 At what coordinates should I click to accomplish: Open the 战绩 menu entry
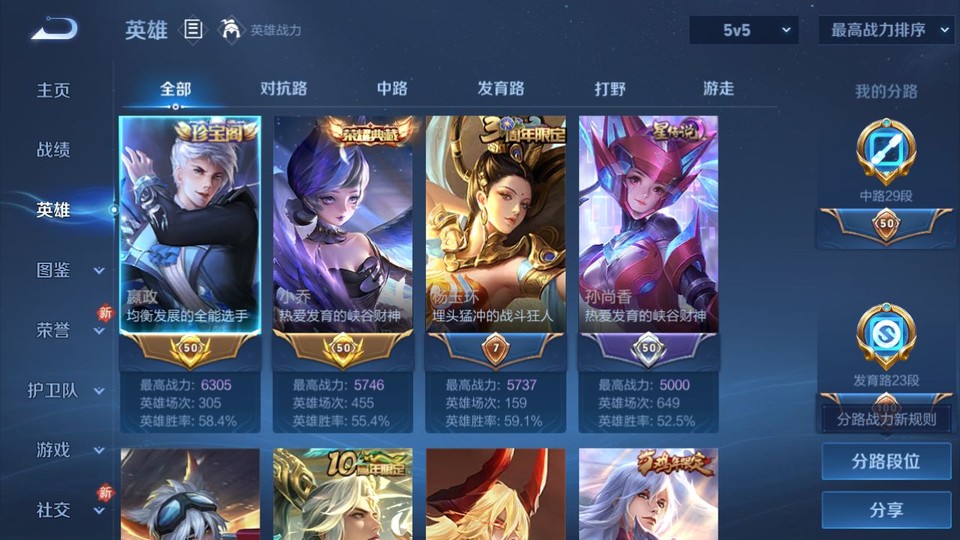(x=54, y=150)
